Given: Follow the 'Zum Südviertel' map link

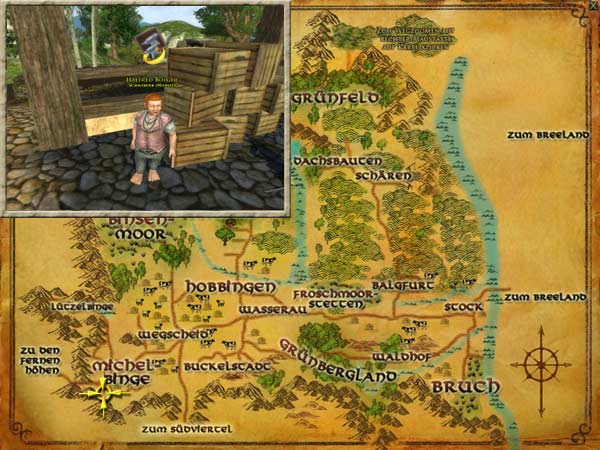Looking at the screenshot, I should [186, 429].
